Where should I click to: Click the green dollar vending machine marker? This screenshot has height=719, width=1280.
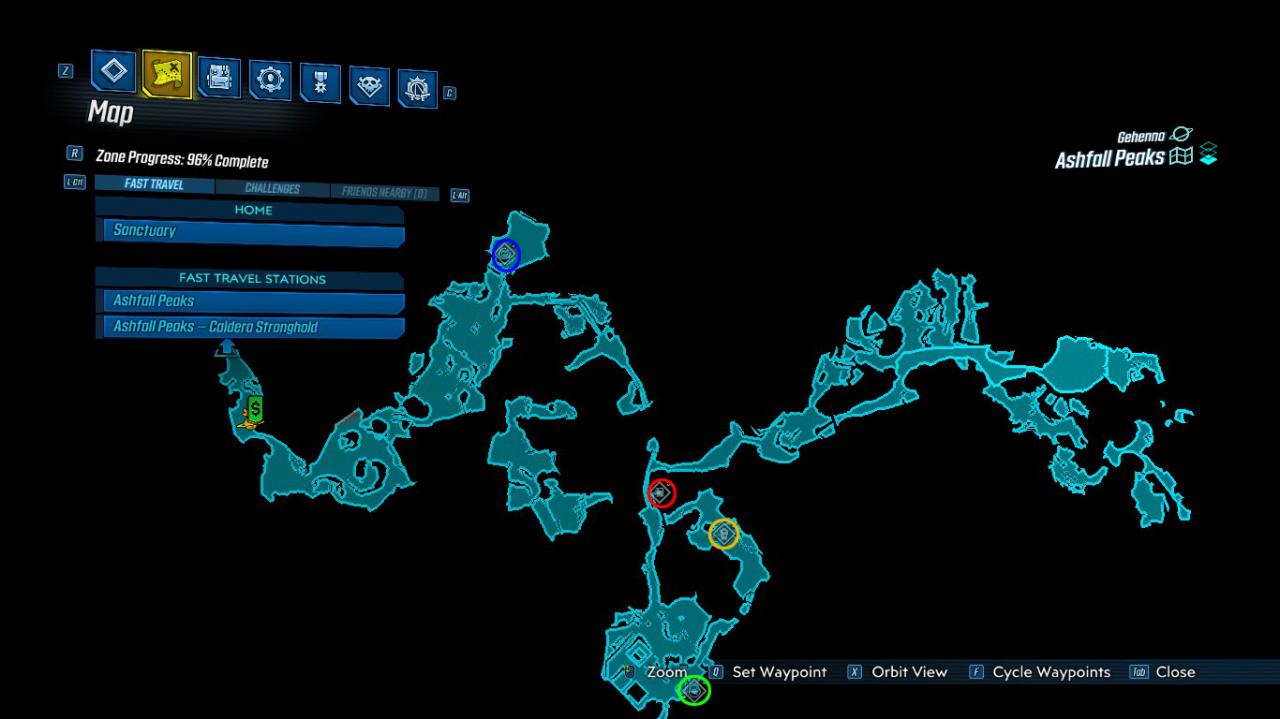[255, 408]
